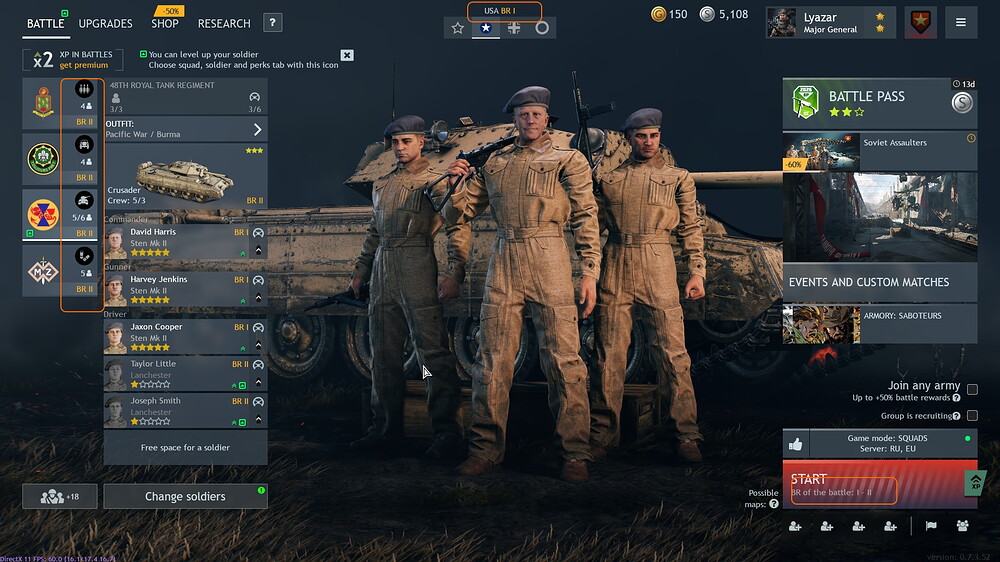Enable the Group is recruiting checkbox
Viewport: 1000px width, 562px height.
[972, 415]
